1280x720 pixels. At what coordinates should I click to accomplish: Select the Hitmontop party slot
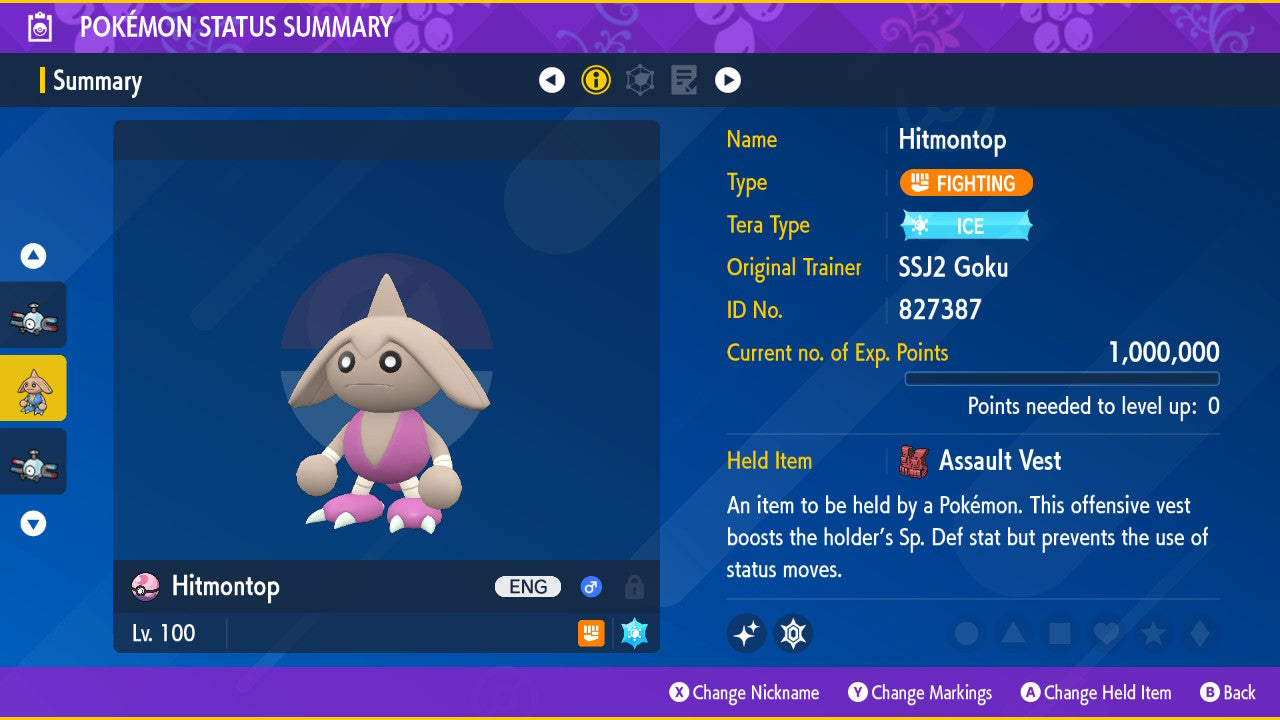pos(33,388)
